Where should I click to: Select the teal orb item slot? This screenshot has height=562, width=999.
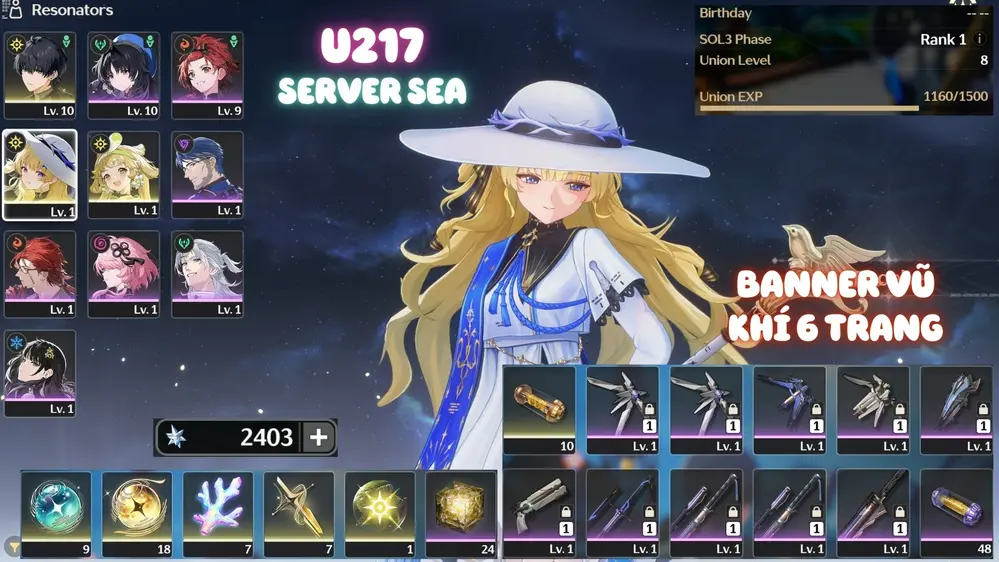(x=56, y=512)
